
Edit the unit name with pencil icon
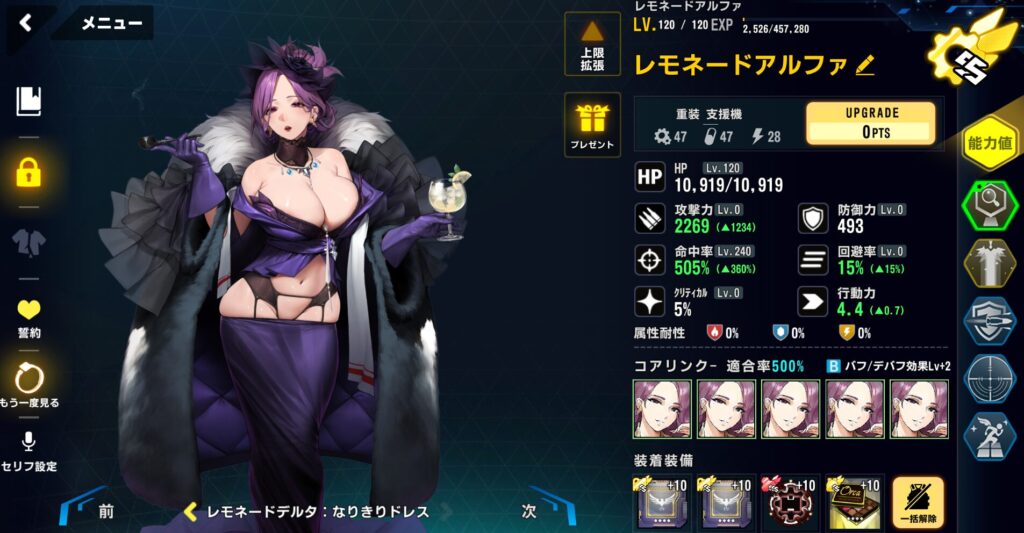[x=865, y=65]
